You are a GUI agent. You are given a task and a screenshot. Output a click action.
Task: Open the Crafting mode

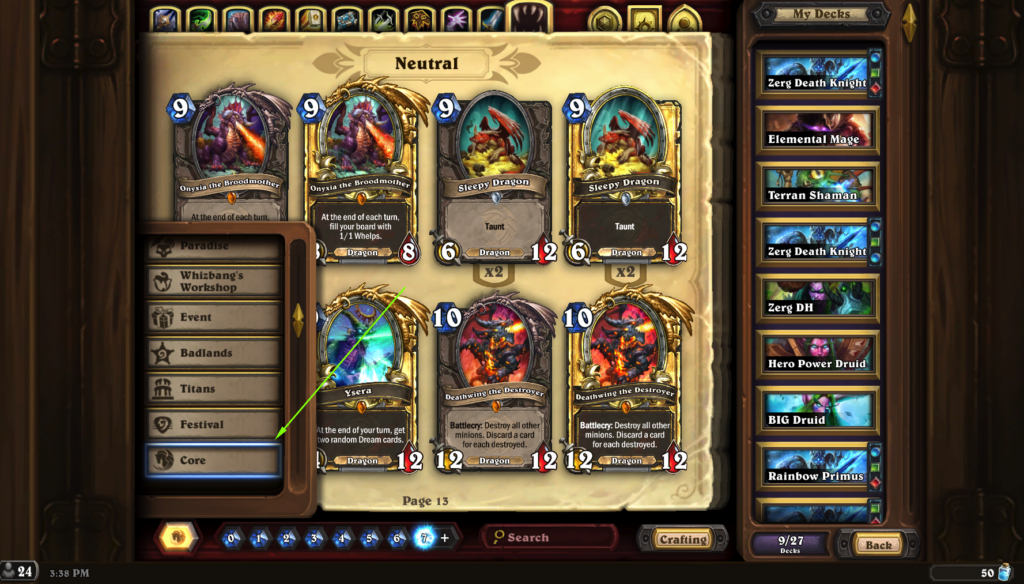point(683,539)
